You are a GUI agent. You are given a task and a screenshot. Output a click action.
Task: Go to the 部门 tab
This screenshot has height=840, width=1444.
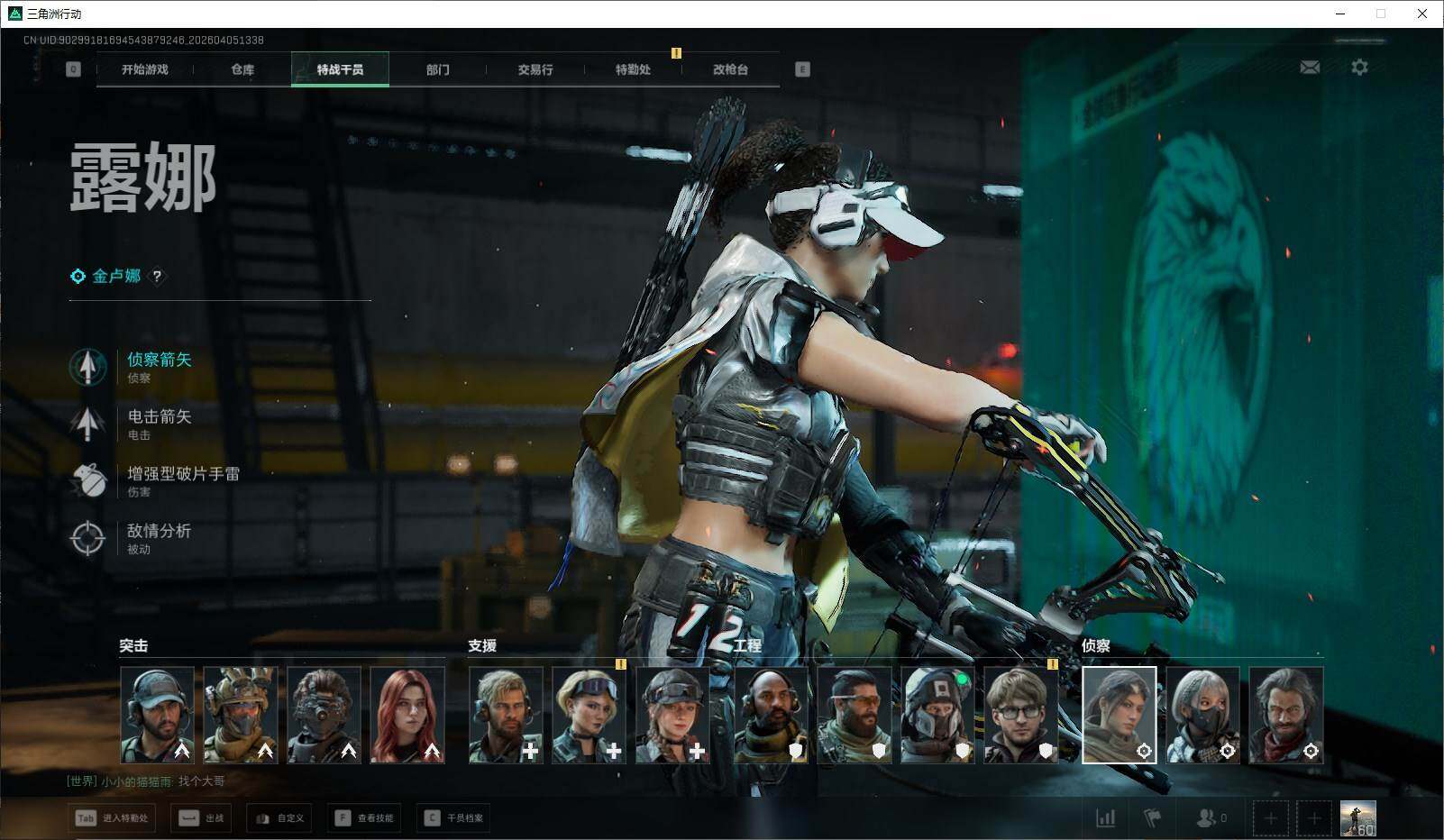tap(438, 69)
